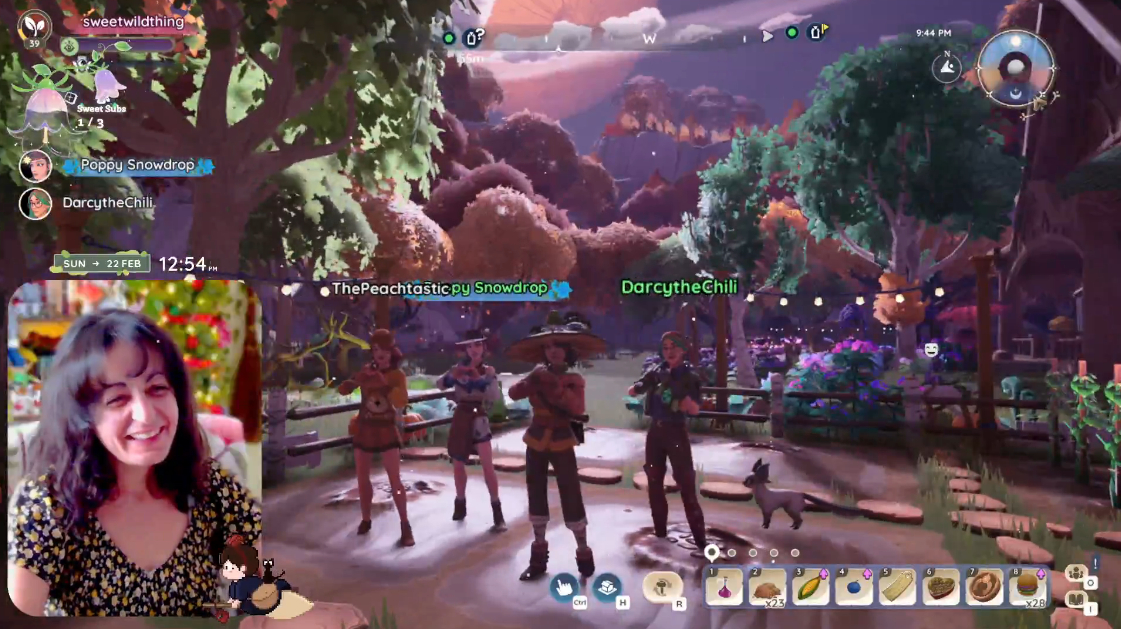
Task: Select DarcytheChili's party portrait
Action: click(36, 203)
